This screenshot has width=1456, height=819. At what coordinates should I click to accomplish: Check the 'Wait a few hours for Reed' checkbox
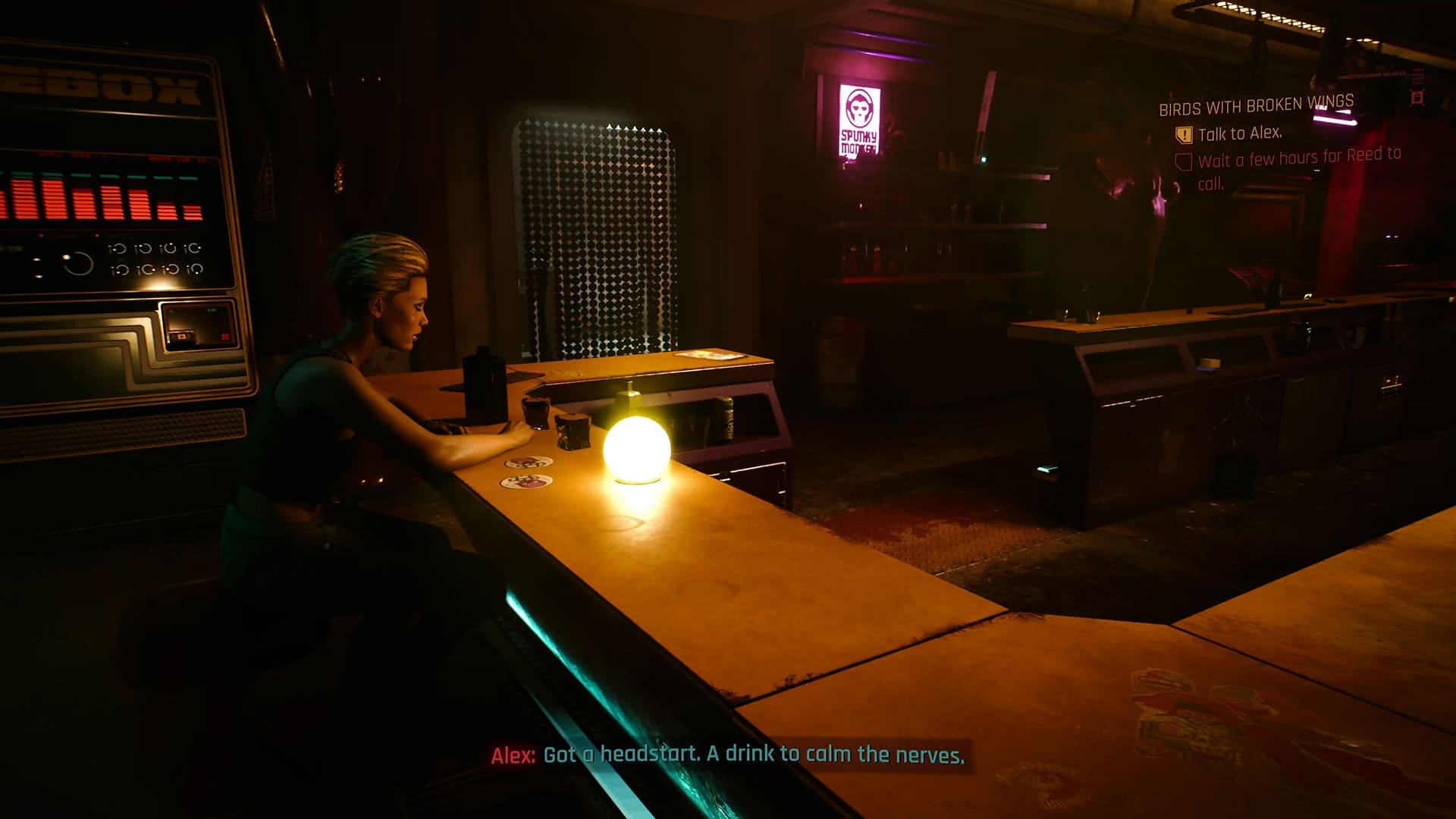[1185, 161]
